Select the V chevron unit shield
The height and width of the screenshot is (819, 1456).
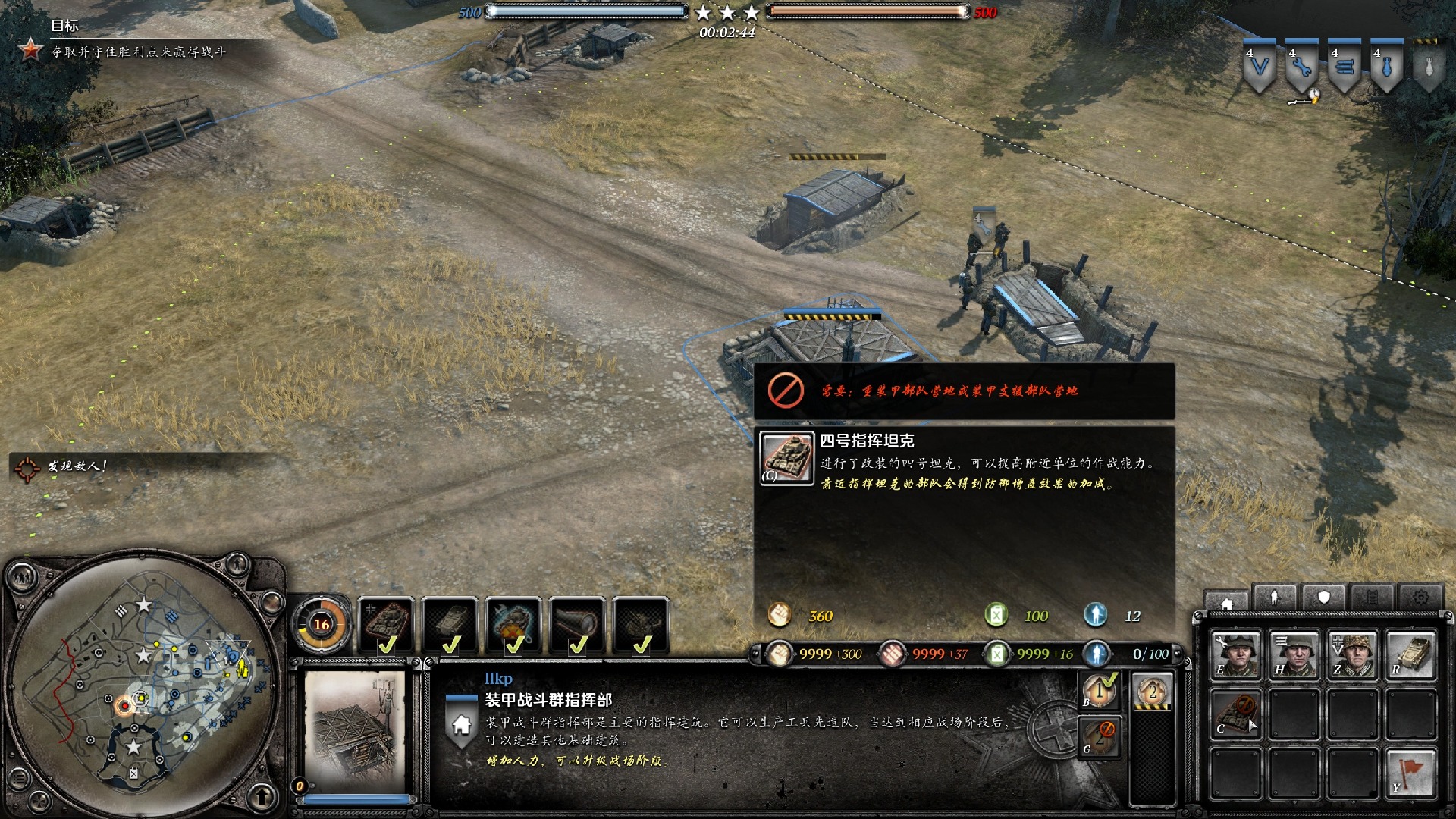pyautogui.click(x=1260, y=67)
